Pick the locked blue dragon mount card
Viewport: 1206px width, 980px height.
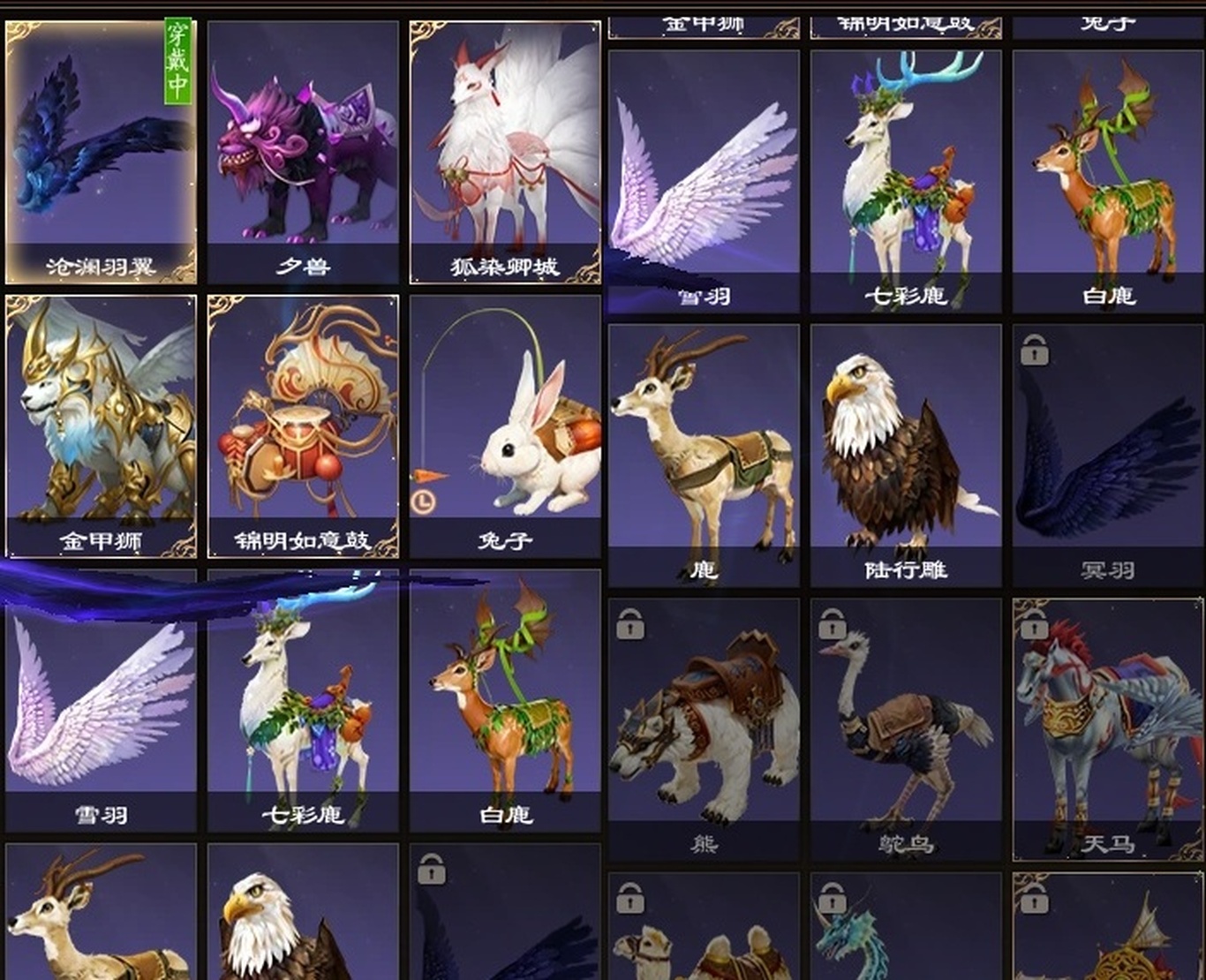click(x=906, y=929)
